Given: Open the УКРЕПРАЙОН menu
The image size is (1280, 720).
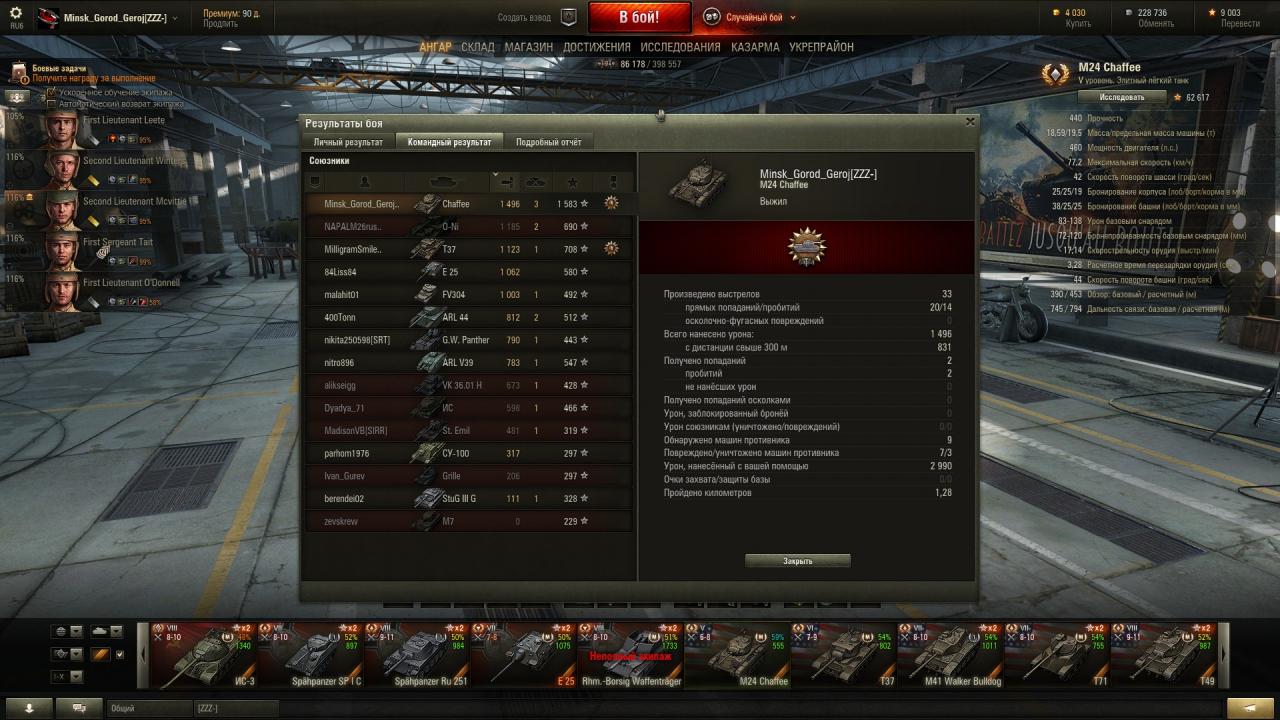Looking at the screenshot, I should click(821, 47).
